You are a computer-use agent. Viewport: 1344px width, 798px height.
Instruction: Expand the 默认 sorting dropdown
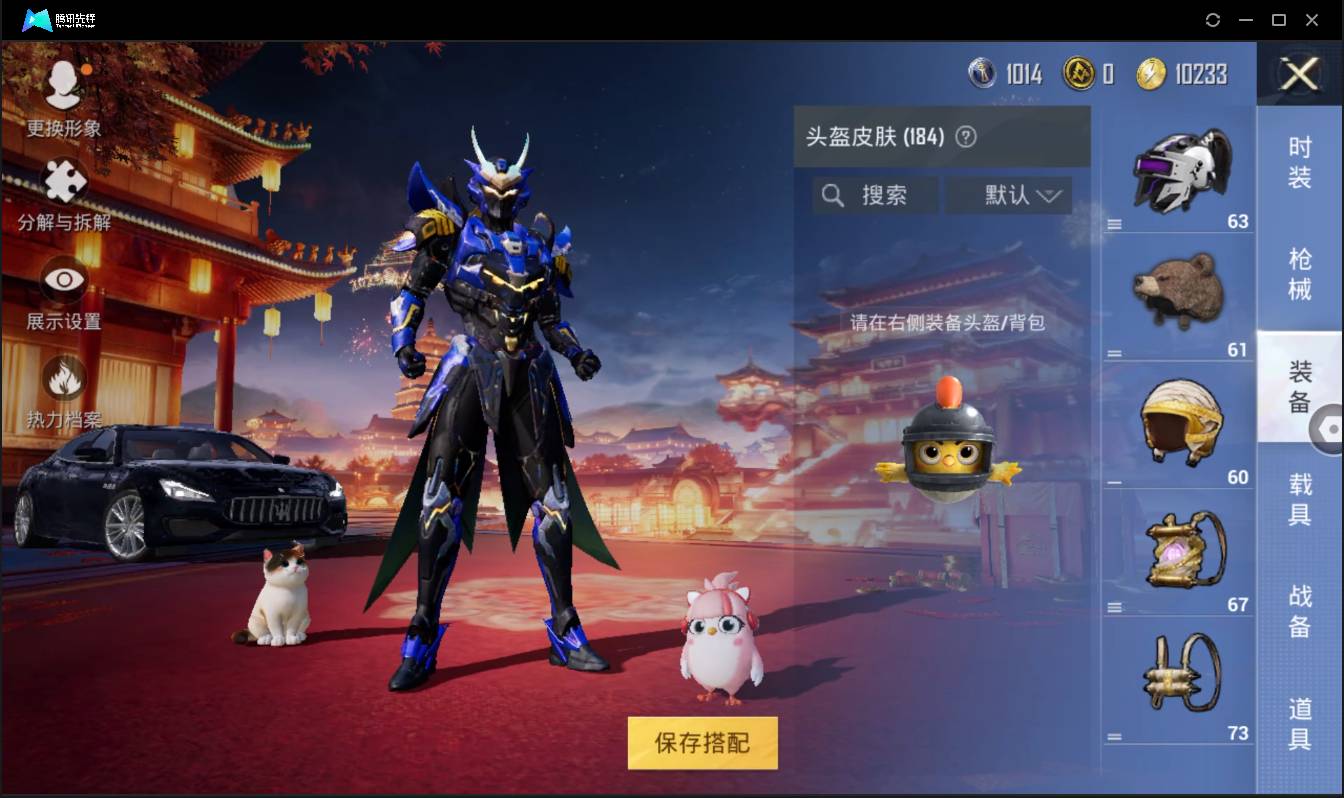(x=1010, y=195)
